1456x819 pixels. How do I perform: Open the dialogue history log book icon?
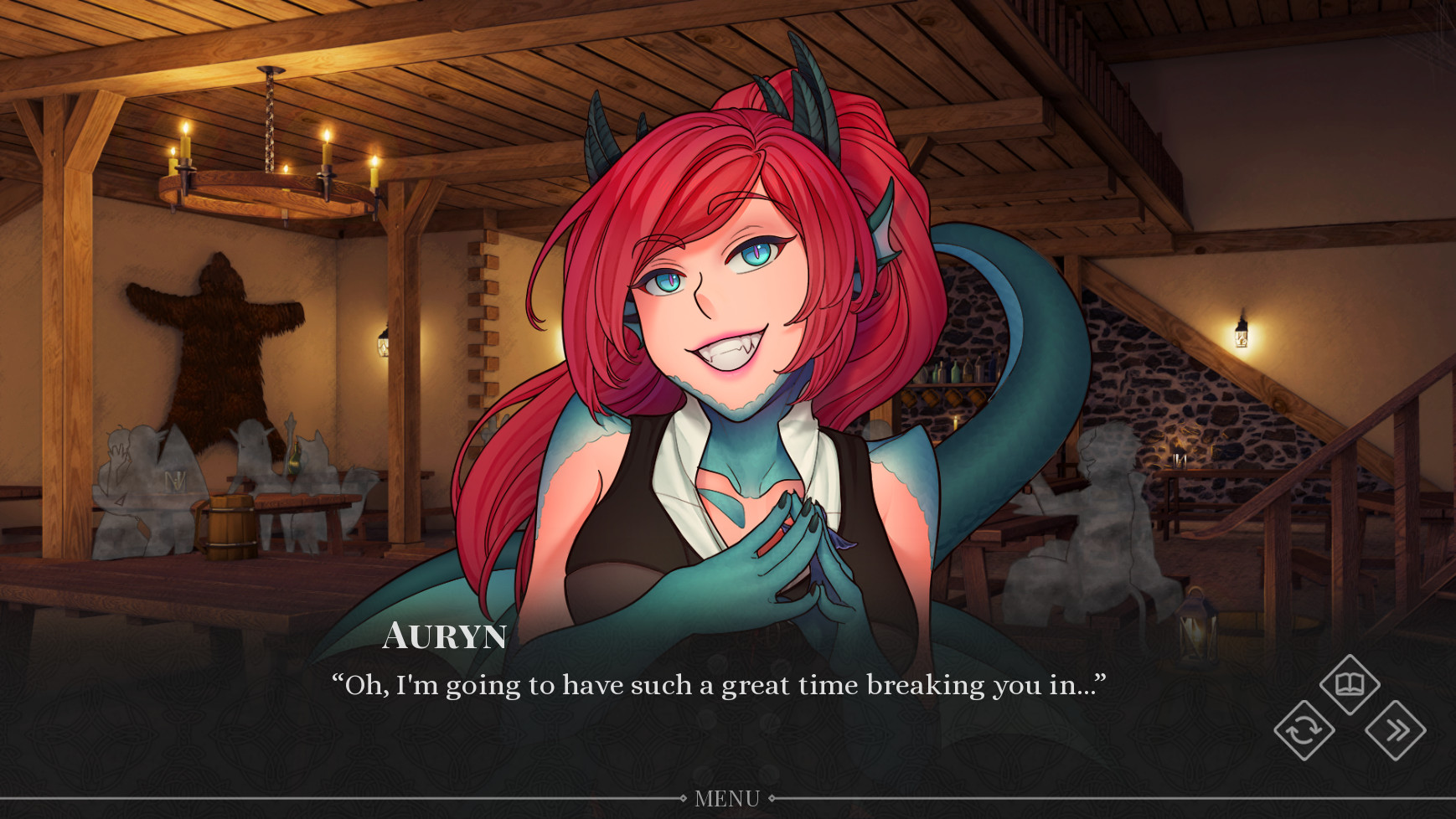point(1351,684)
